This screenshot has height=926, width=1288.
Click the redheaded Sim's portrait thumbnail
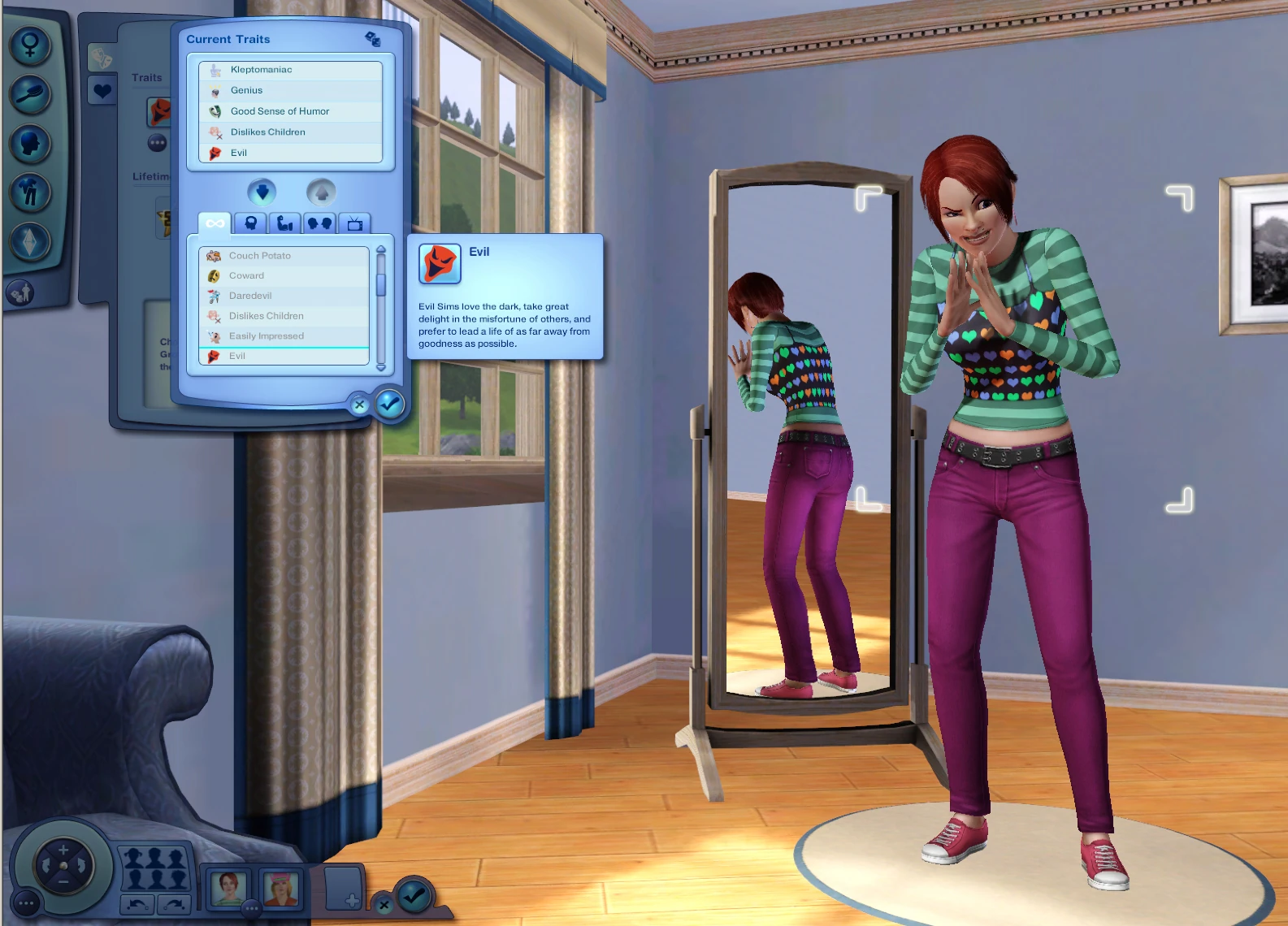click(x=228, y=888)
